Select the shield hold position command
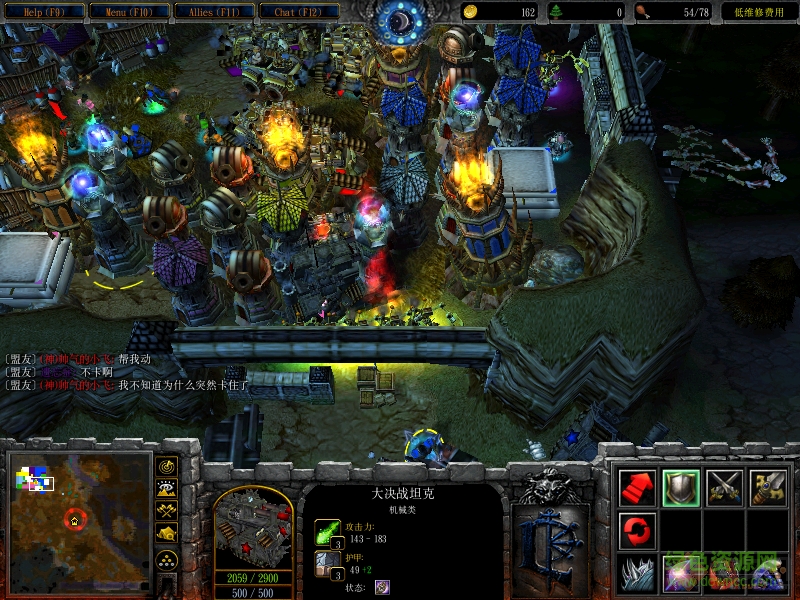Image resolution: width=800 pixels, height=600 pixels. [681, 487]
